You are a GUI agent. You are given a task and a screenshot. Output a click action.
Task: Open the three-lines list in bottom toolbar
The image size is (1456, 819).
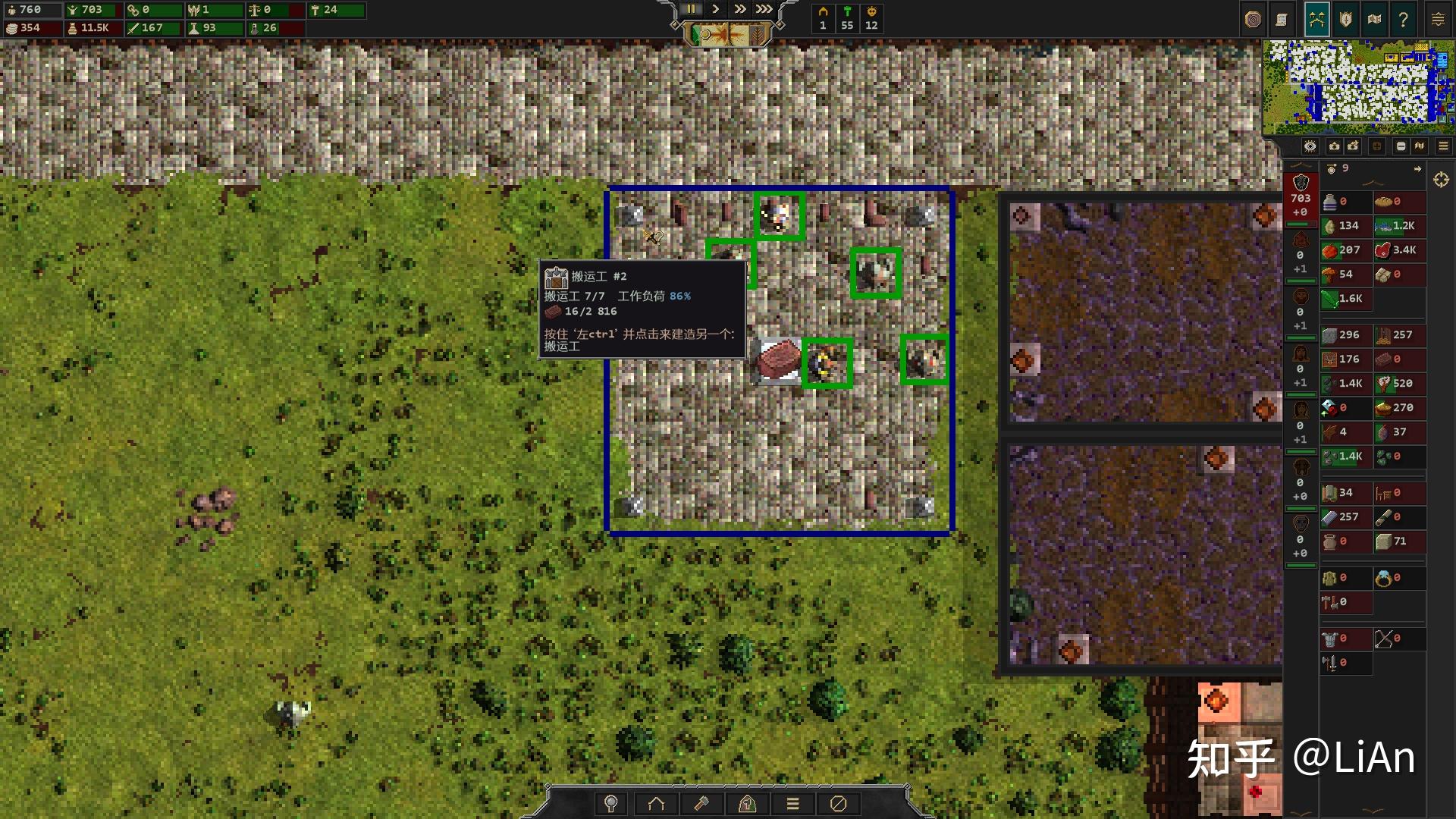[x=792, y=804]
